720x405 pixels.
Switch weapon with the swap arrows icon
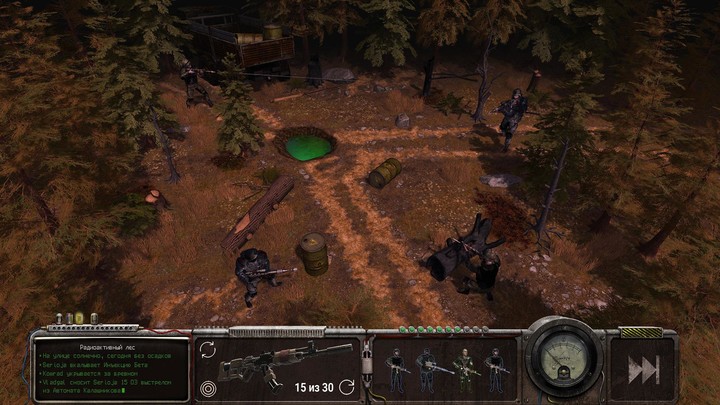(x=207, y=349)
